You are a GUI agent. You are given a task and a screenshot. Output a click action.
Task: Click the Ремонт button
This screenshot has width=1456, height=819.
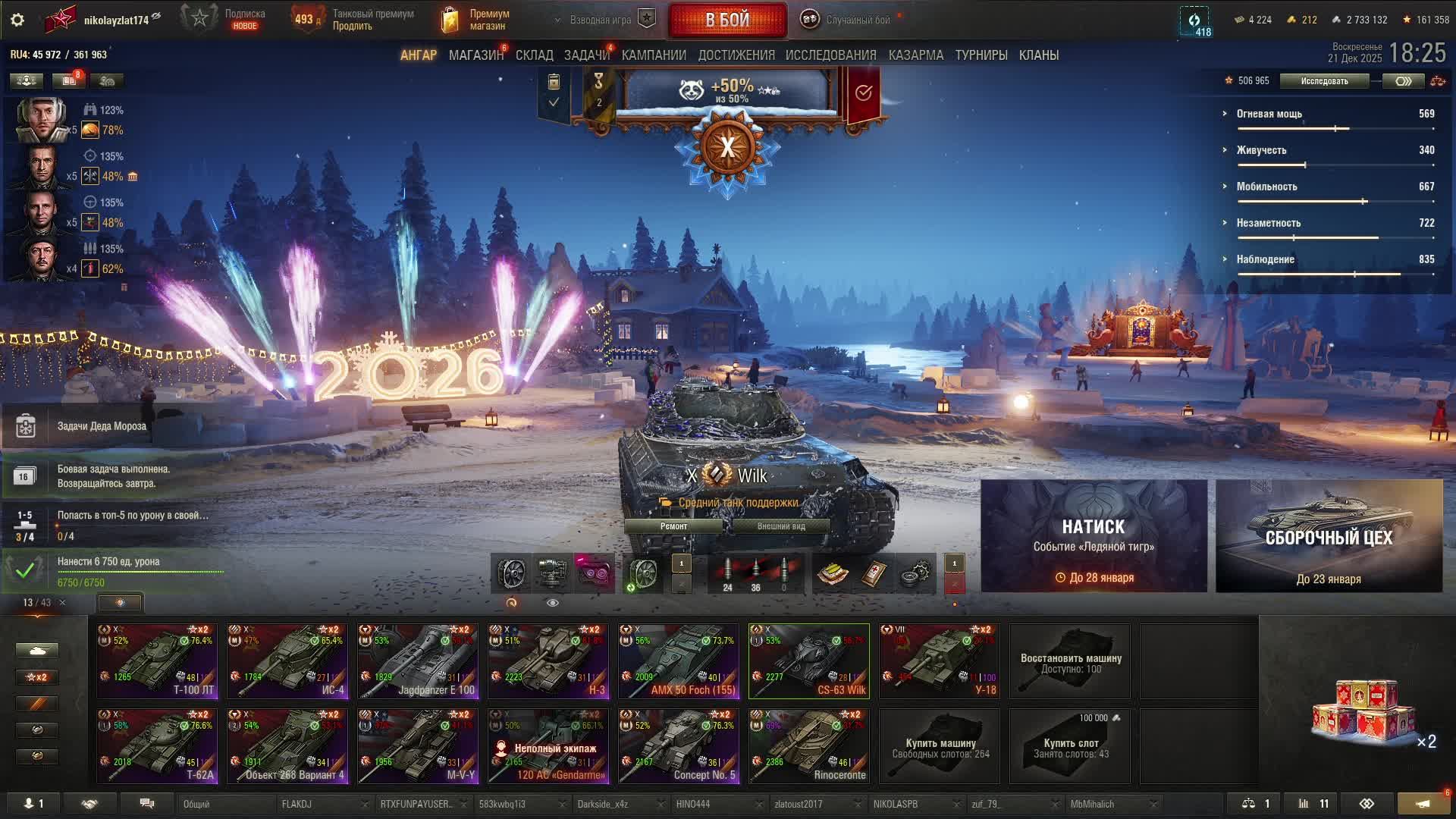point(673,526)
